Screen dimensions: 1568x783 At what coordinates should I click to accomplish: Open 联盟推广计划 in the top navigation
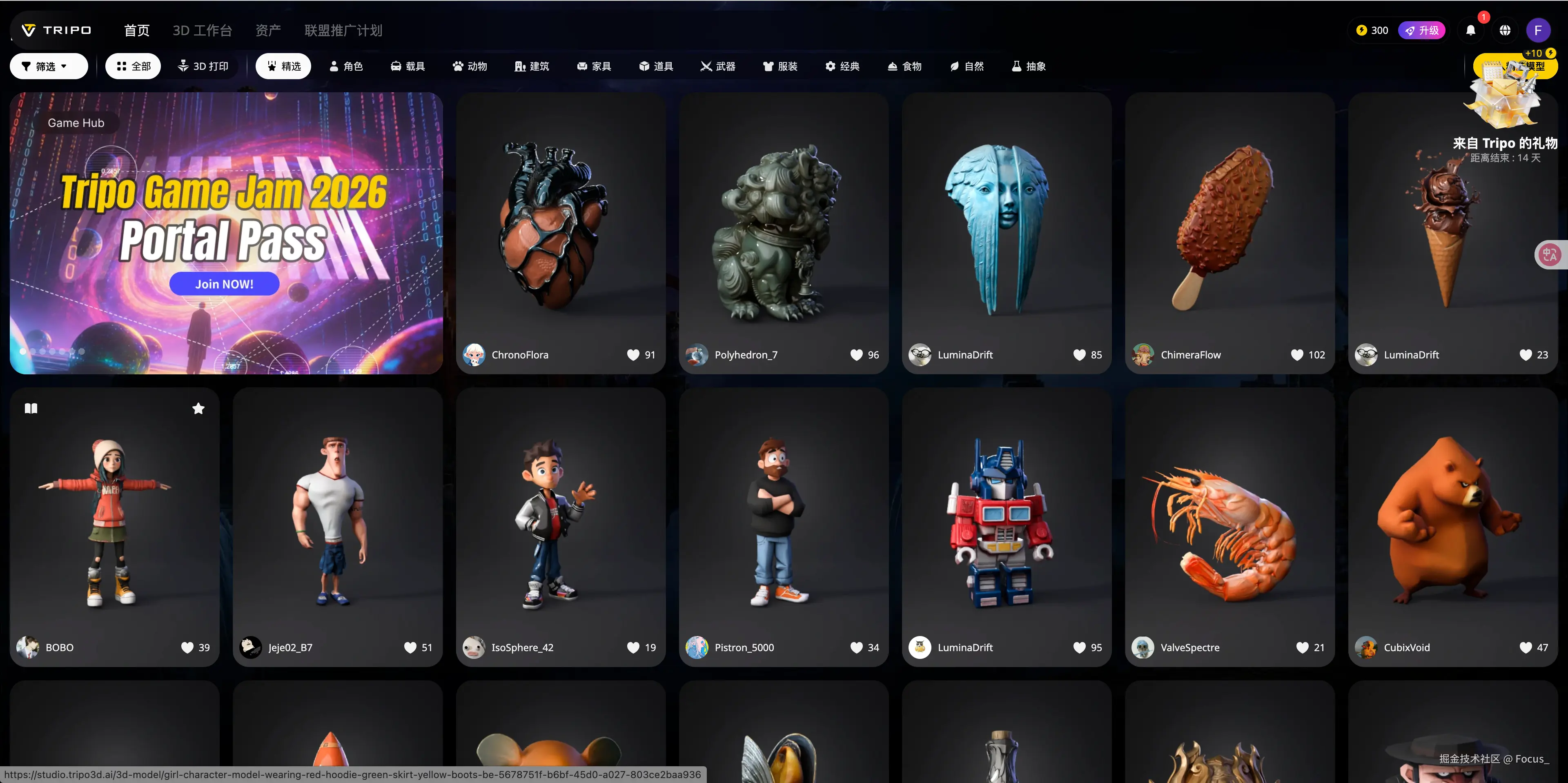pyautogui.click(x=343, y=31)
